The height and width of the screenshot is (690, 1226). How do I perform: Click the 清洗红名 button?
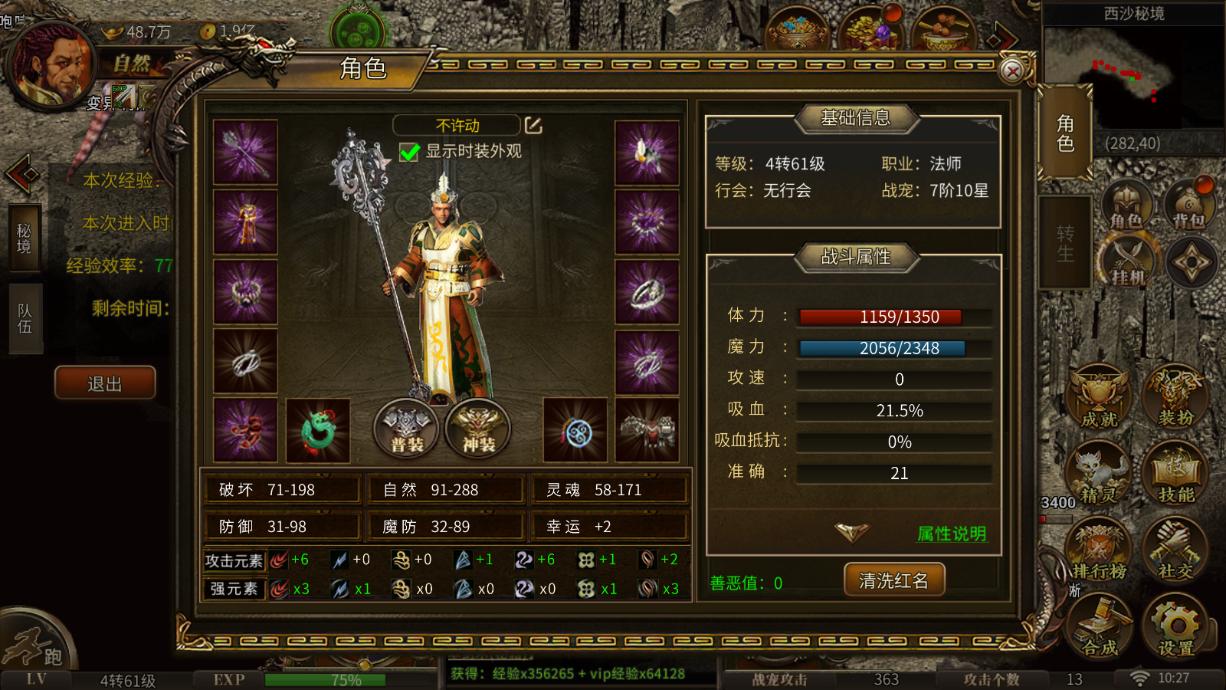(894, 580)
